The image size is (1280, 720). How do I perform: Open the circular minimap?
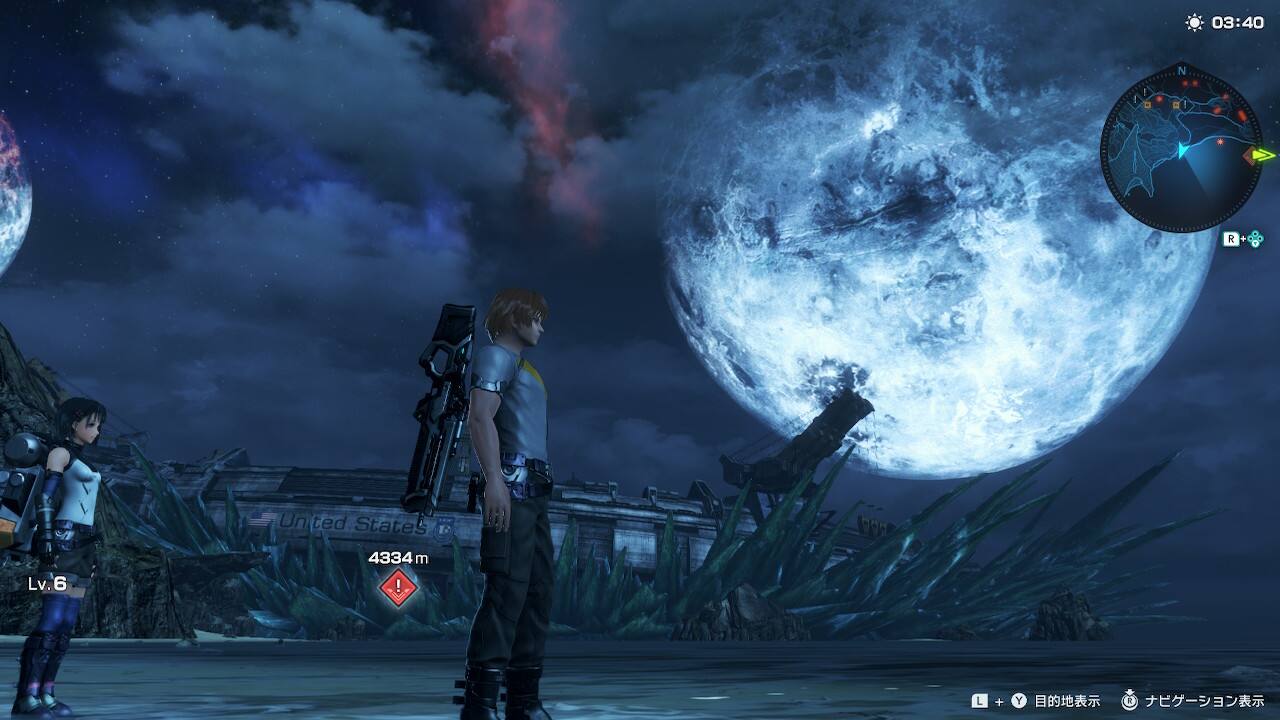1181,149
